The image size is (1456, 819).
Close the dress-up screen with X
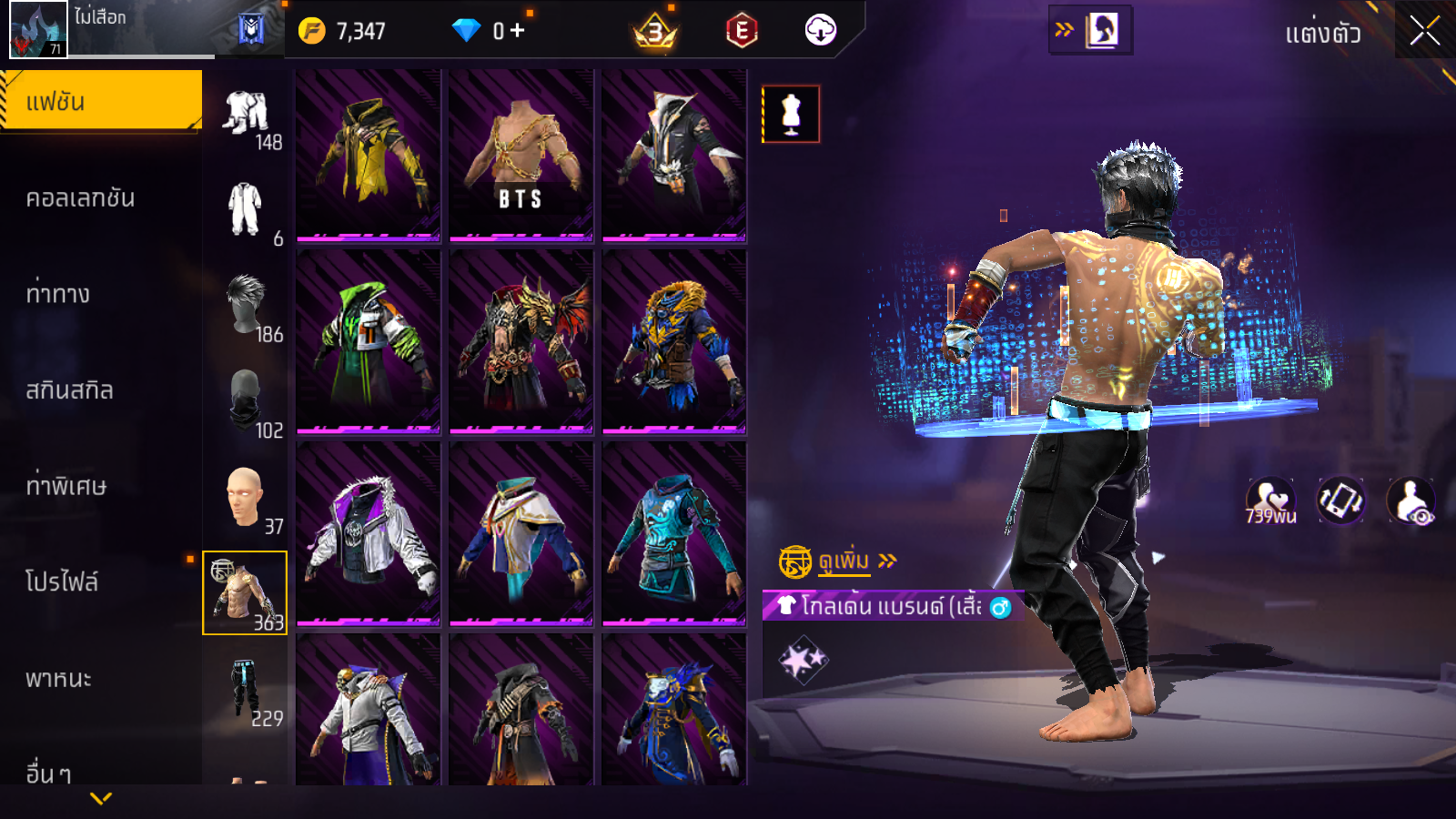pyautogui.click(x=1424, y=31)
